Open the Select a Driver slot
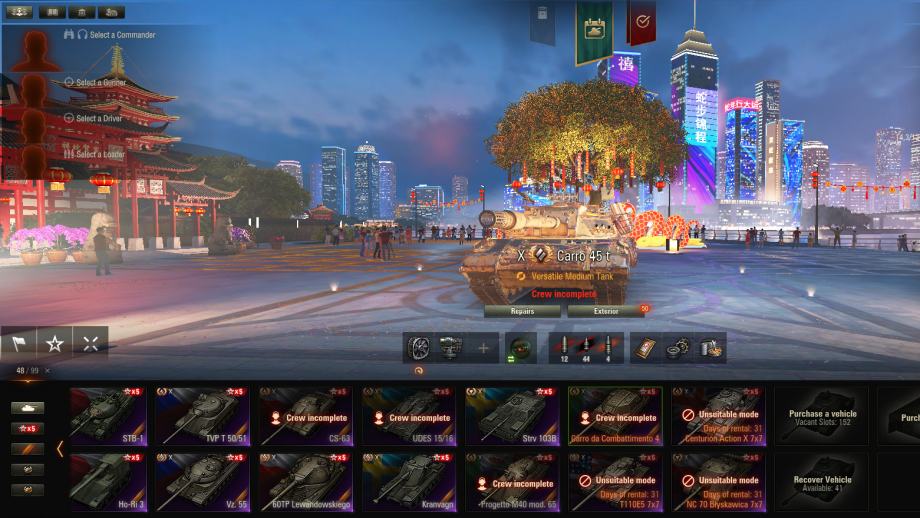Image resolution: width=920 pixels, height=518 pixels. point(96,118)
